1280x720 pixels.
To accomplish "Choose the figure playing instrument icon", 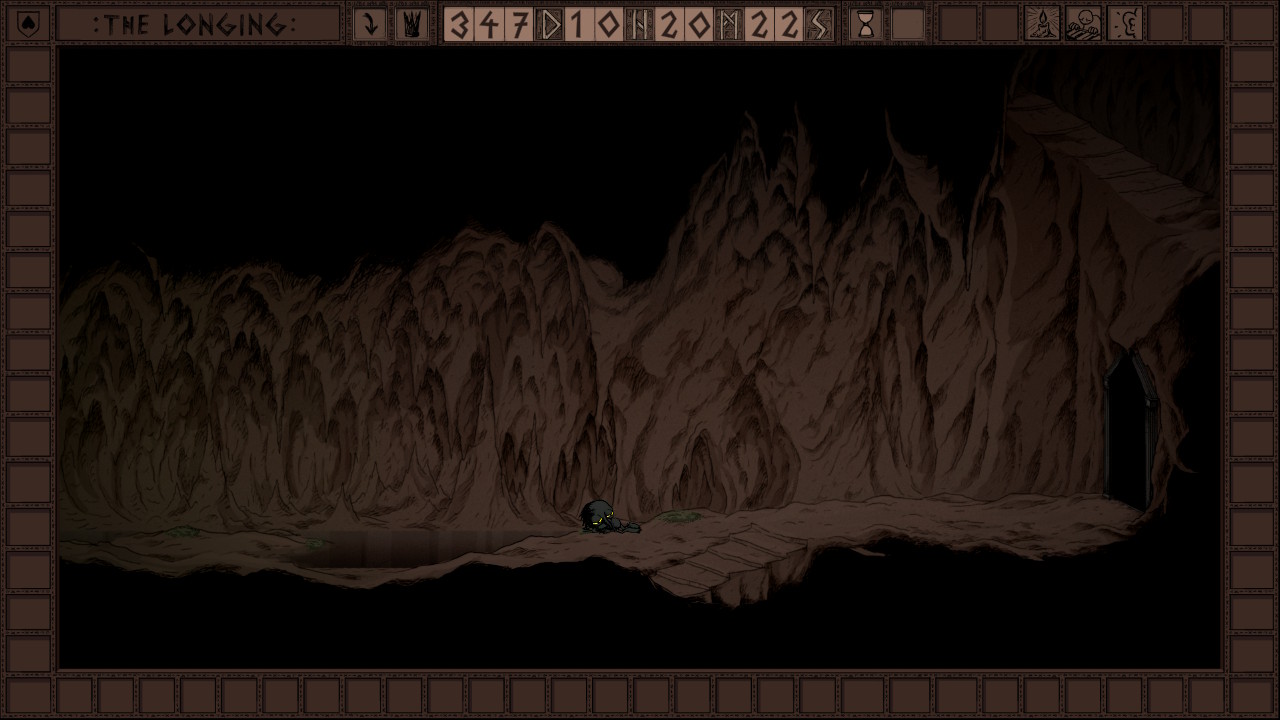I will pyautogui.click(x=1084, y=24).
